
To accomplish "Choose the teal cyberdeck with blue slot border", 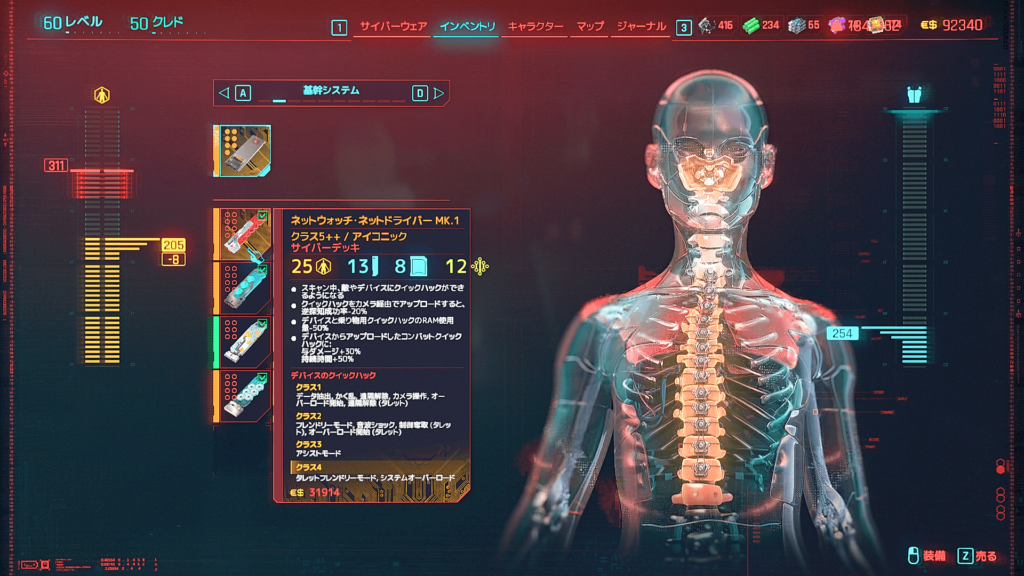I will [243, 288].
